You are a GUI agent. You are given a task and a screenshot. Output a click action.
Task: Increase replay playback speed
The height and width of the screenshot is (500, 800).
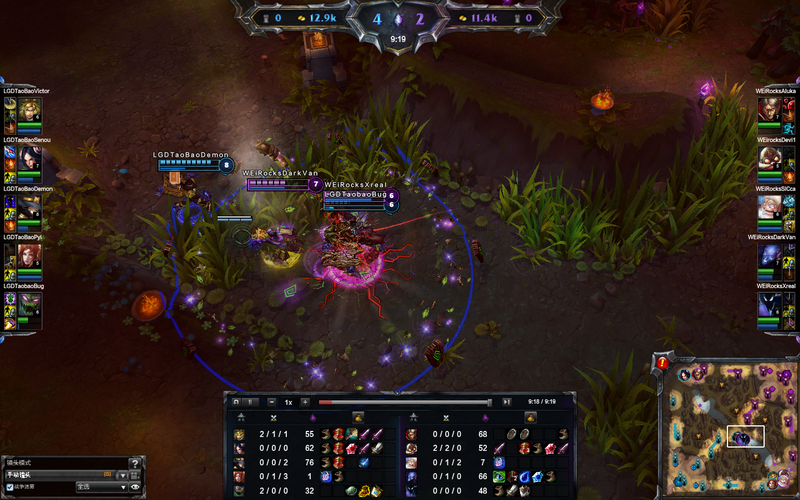304,401
